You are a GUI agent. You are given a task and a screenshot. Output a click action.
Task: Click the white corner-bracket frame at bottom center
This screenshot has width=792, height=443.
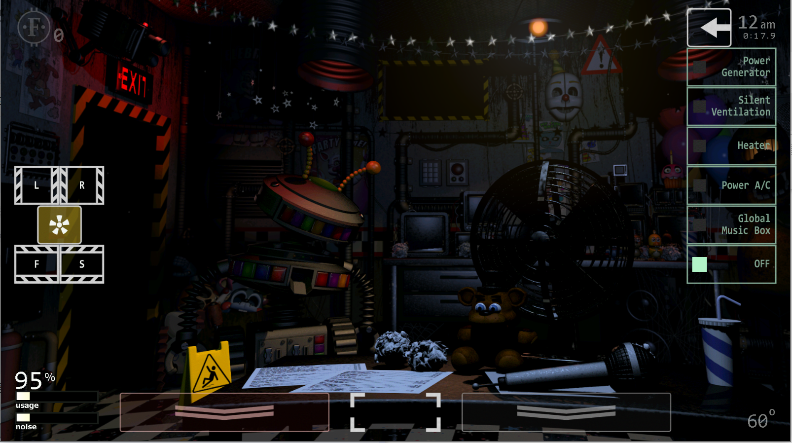(x=395, y=412)
